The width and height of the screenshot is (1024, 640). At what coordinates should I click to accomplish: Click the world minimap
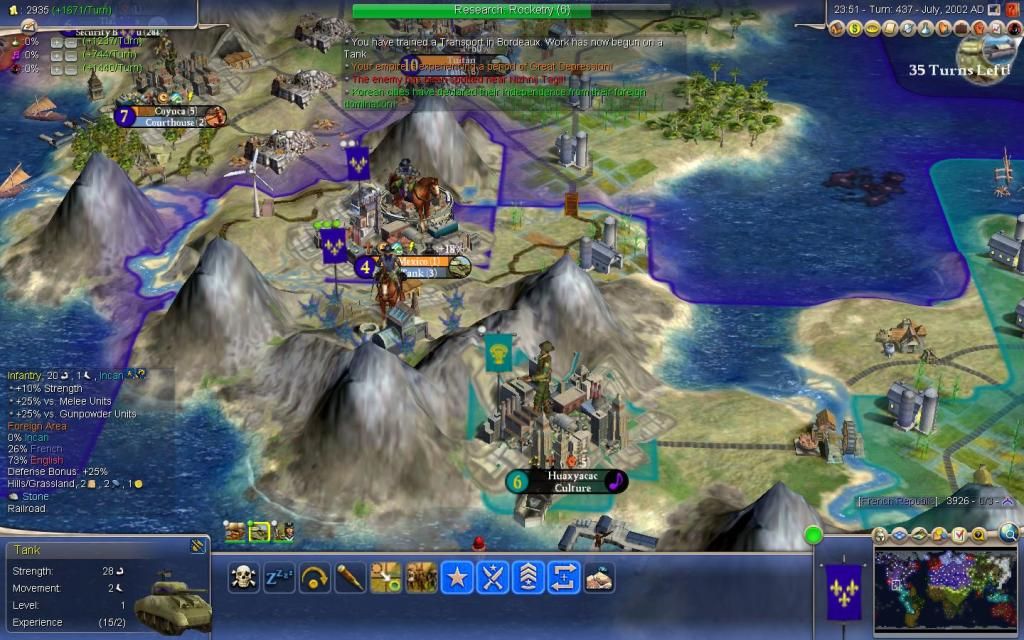pos(945,590)
